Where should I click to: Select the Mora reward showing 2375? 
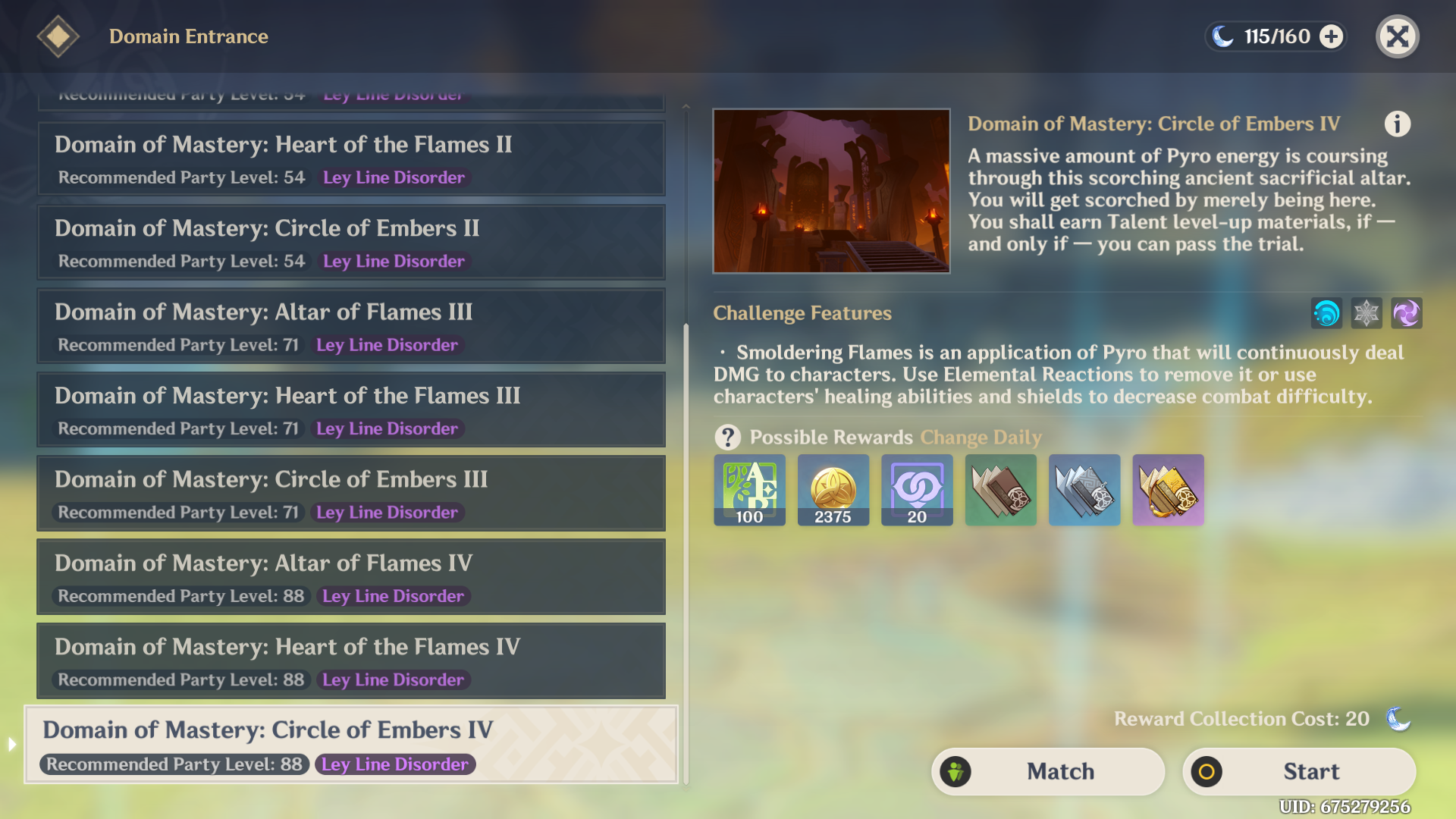pyautogui.click(x=833, y=489)
